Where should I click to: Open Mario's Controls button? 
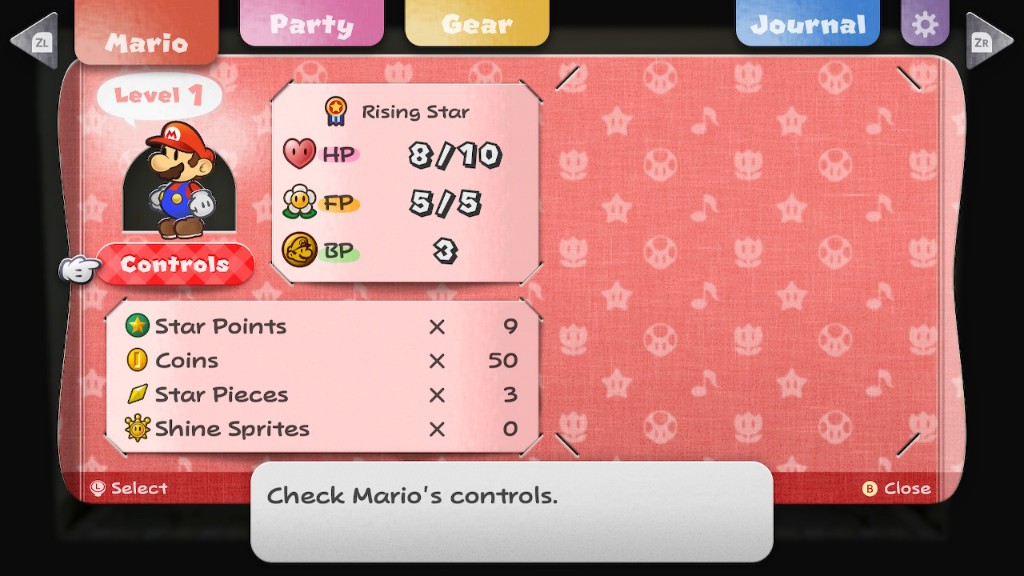click(x=175, y=265)
